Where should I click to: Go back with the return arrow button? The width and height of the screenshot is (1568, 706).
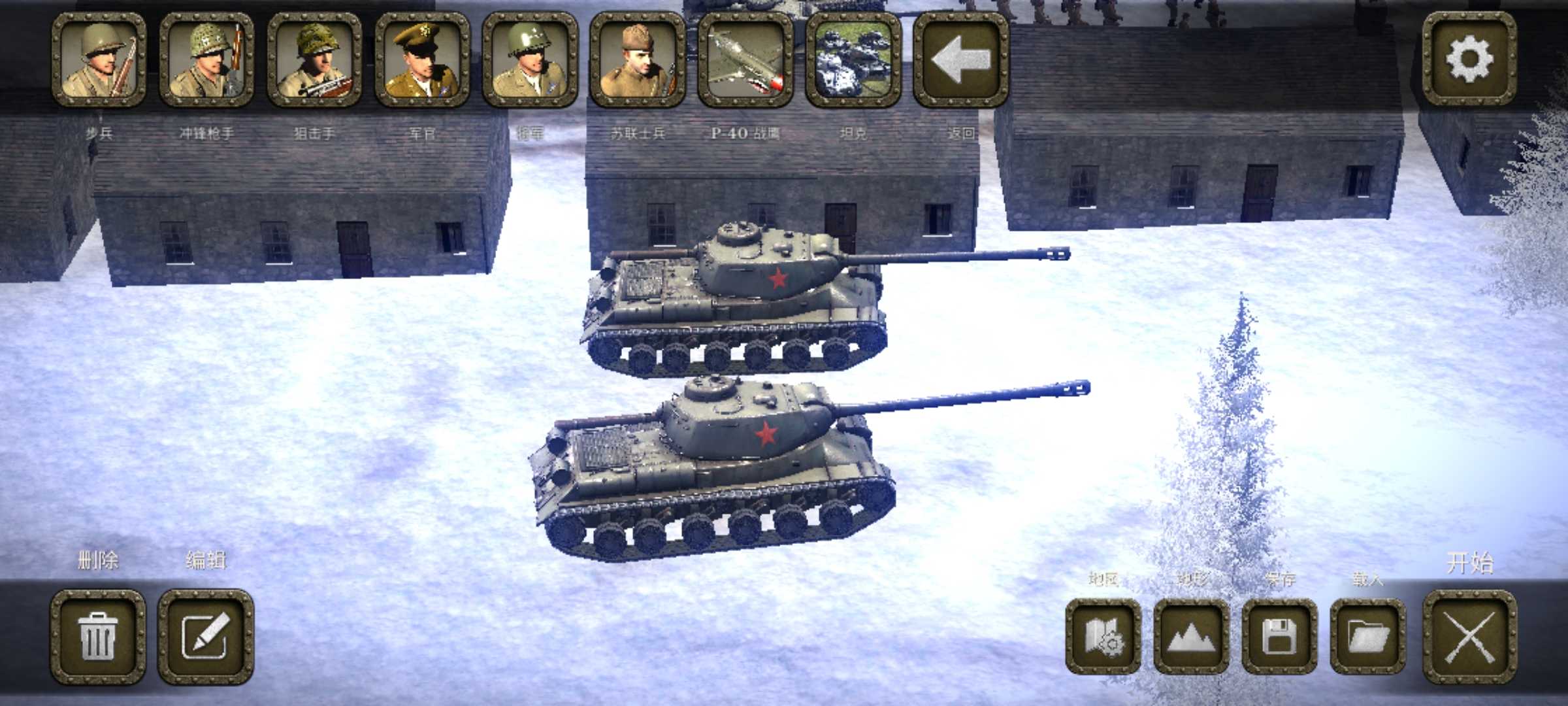coord(960,59)
